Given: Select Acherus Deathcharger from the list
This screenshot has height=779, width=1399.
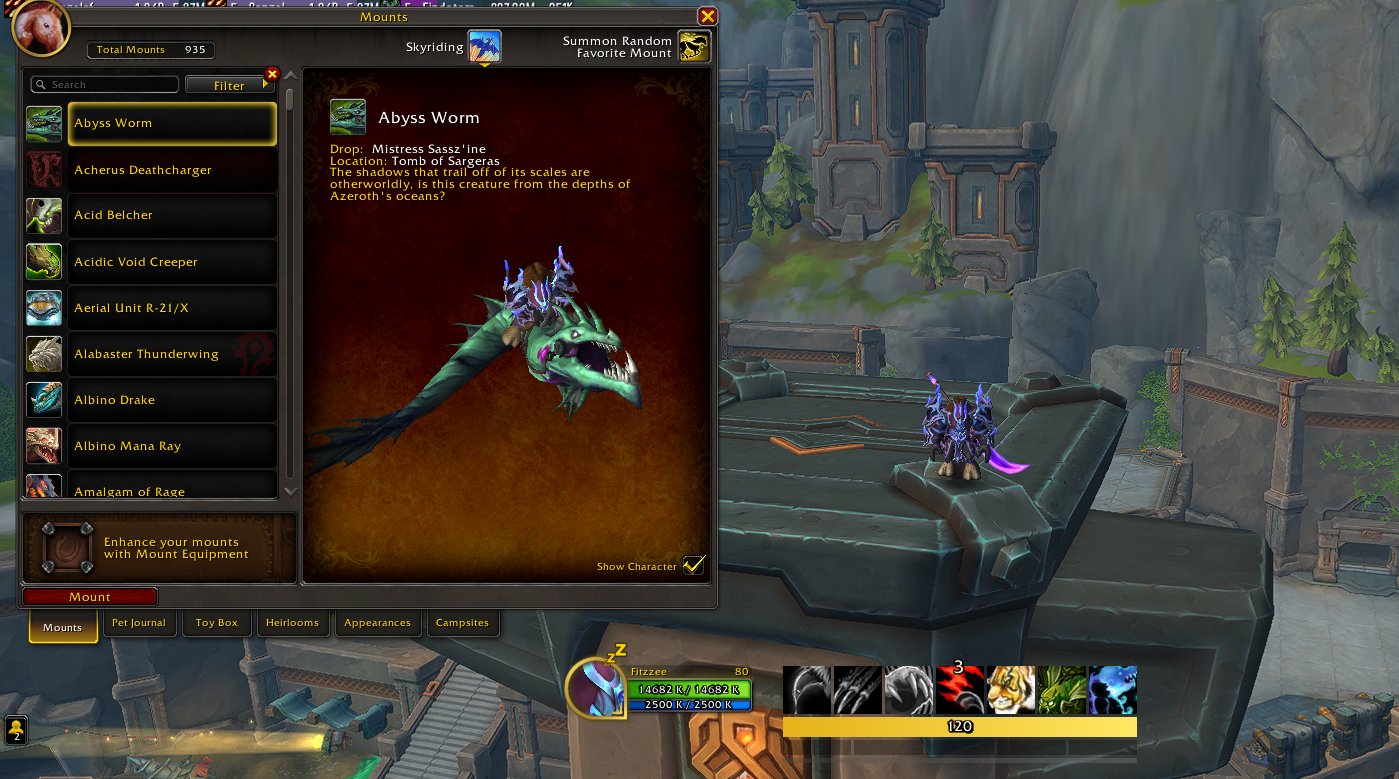Looking at the screenshot, I should point(172,170).
